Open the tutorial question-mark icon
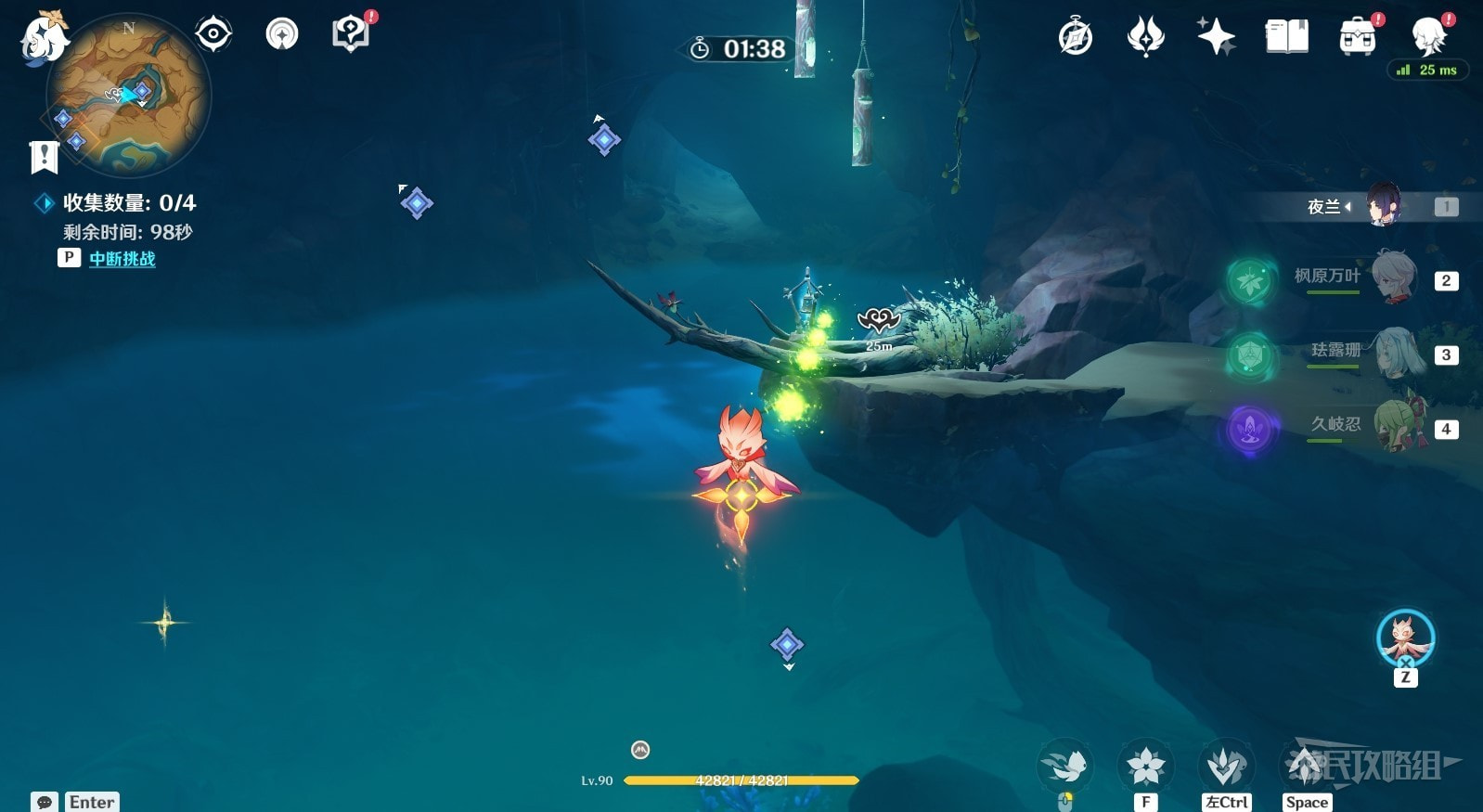The width and height of the screenshot is (1483, 812). point(350,34)
